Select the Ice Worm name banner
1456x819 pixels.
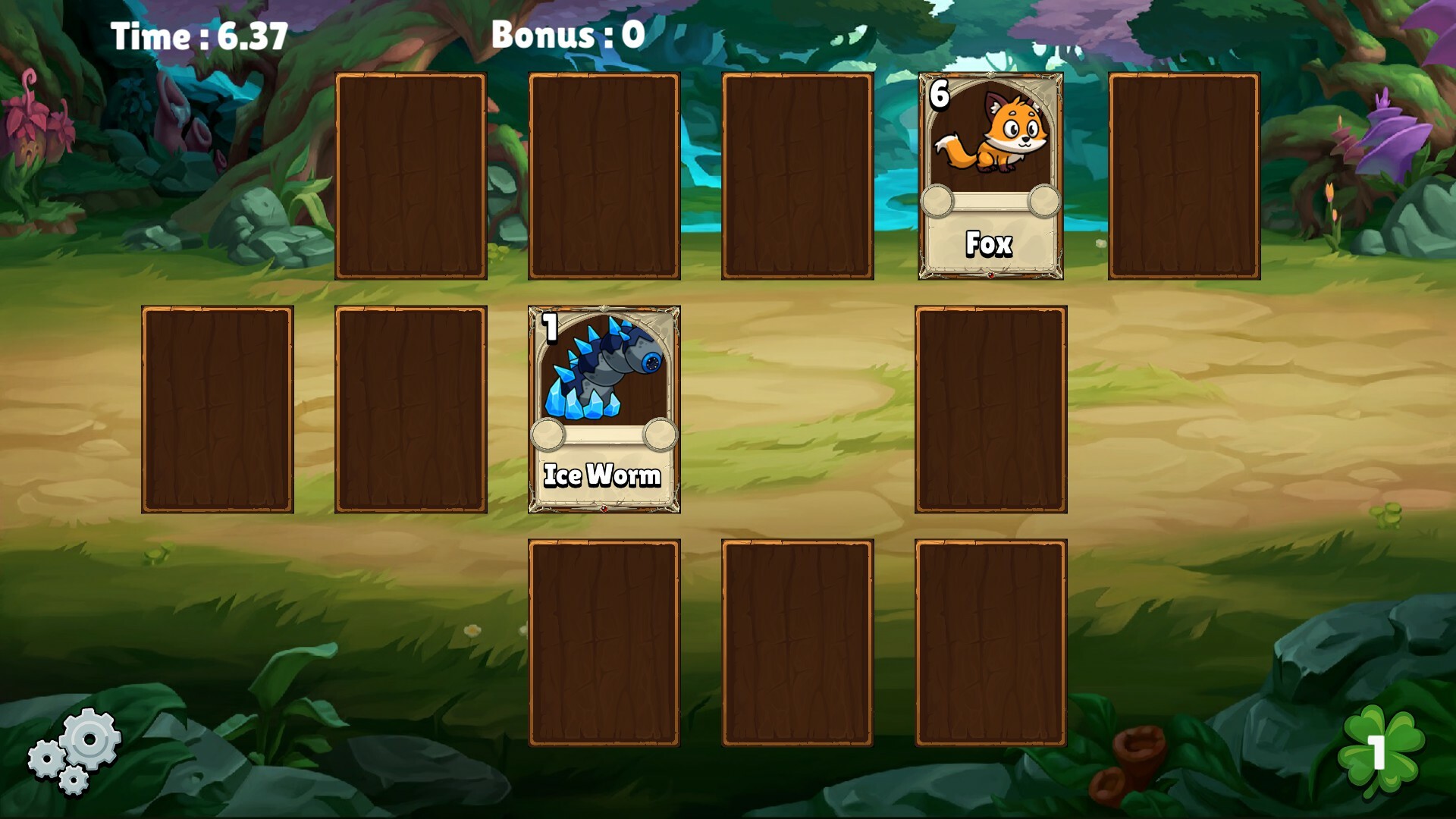[x=603, y=476]
